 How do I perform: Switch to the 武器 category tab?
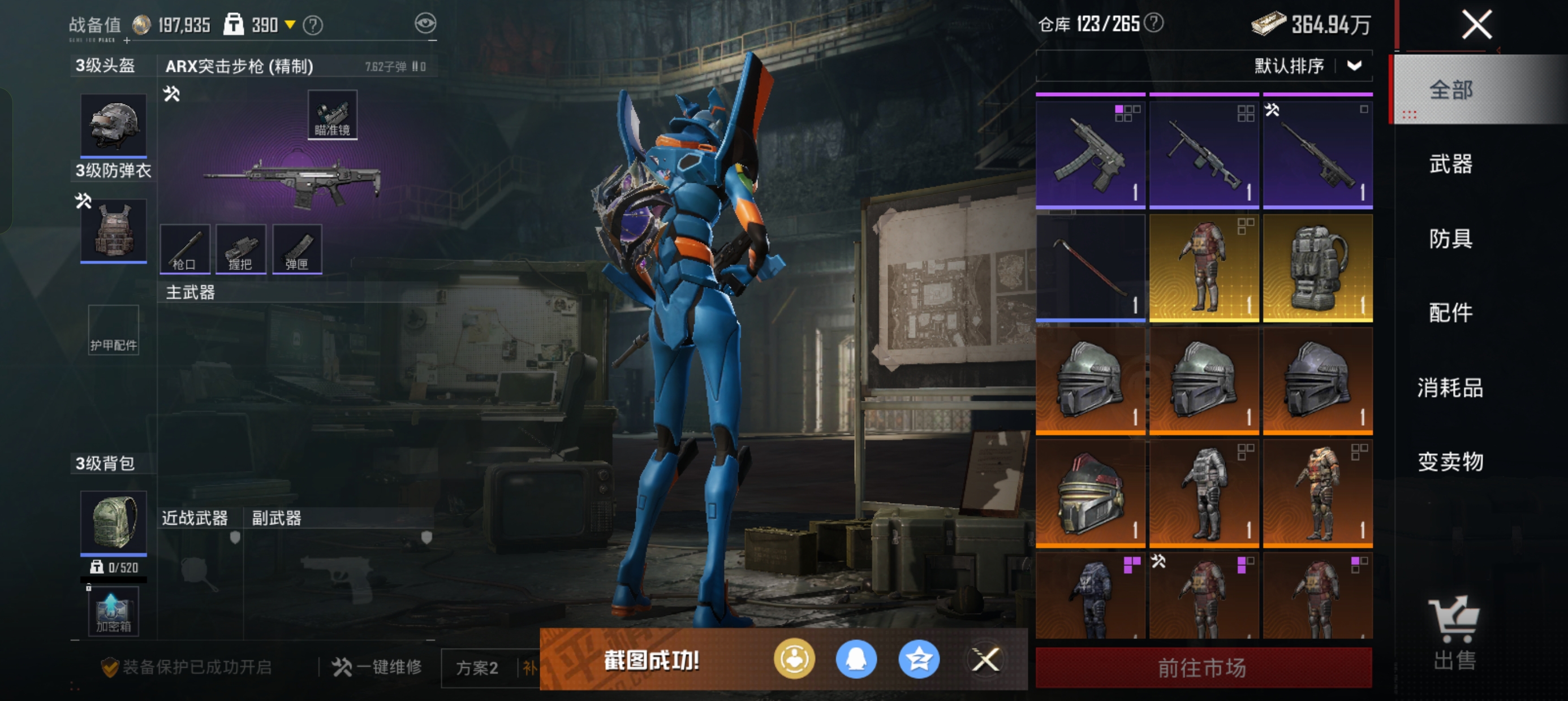[x=1450, y=165]
